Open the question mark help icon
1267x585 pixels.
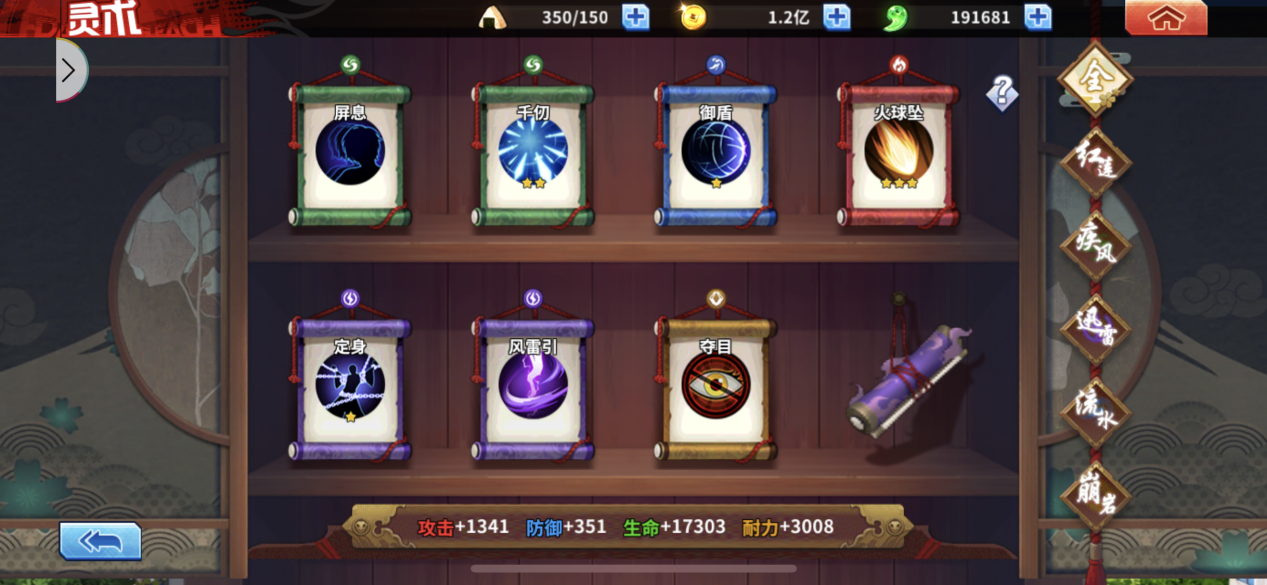coord(1002,93)
